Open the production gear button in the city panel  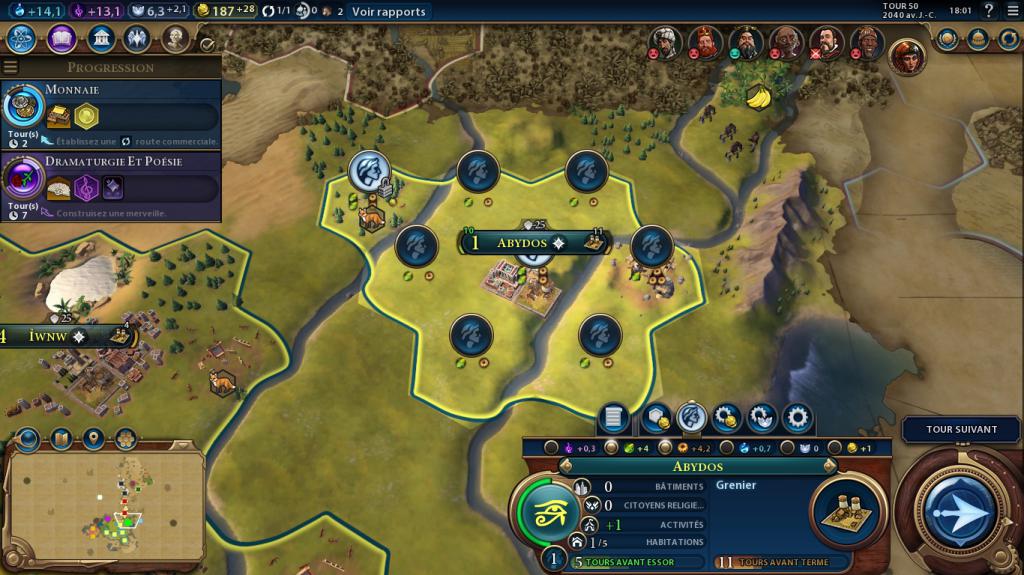pyautogui.click(x=797, y=418)
